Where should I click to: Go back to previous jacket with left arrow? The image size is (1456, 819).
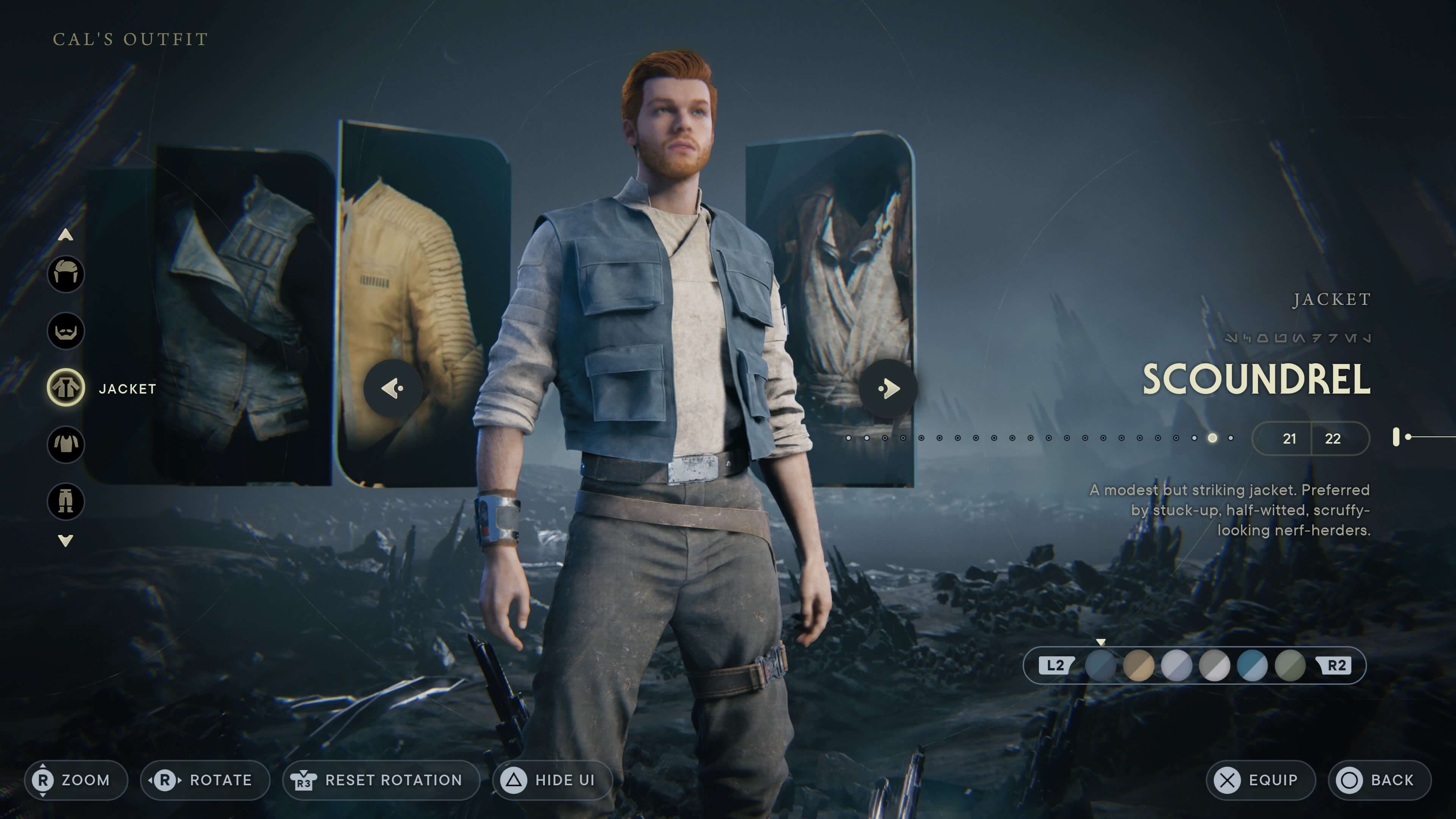click(x=392, y=388)
